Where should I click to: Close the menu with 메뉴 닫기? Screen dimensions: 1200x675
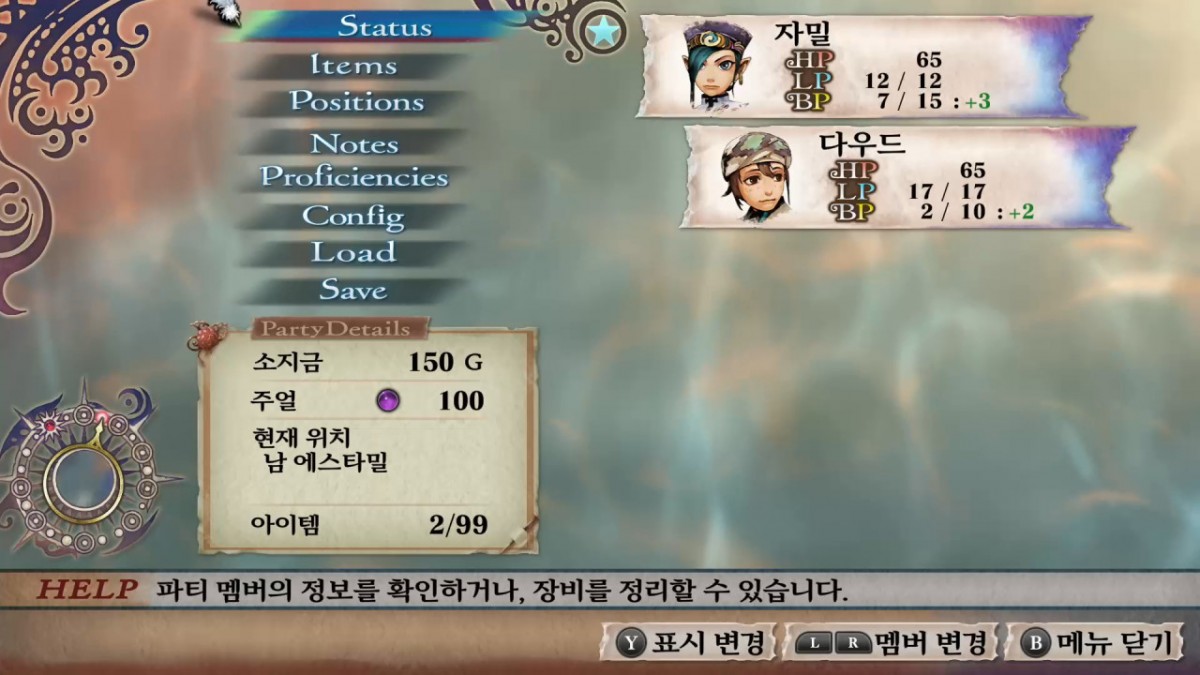click(1096, 642)
